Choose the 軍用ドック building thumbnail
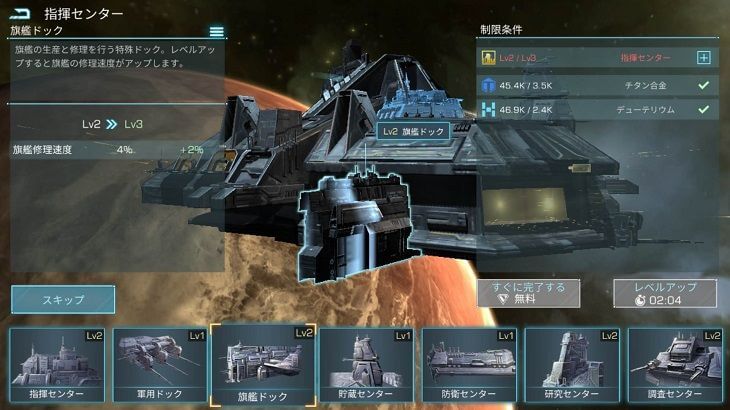The width and height of the screenshot is (730, 410). tap(159, 366)
